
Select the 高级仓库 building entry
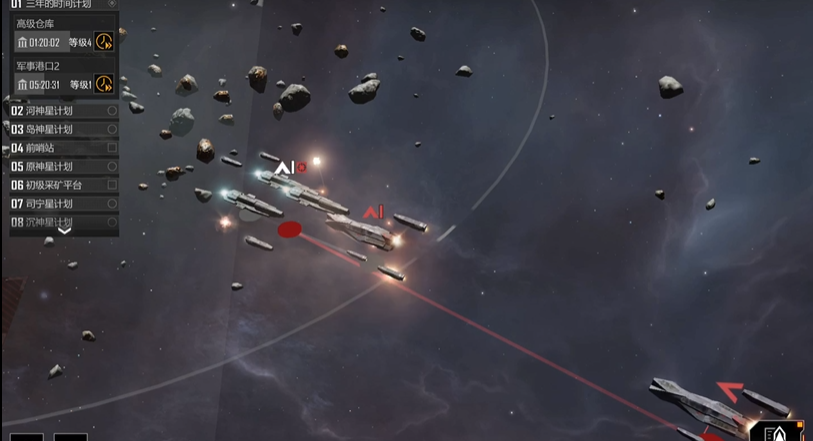tap(38, 23)
